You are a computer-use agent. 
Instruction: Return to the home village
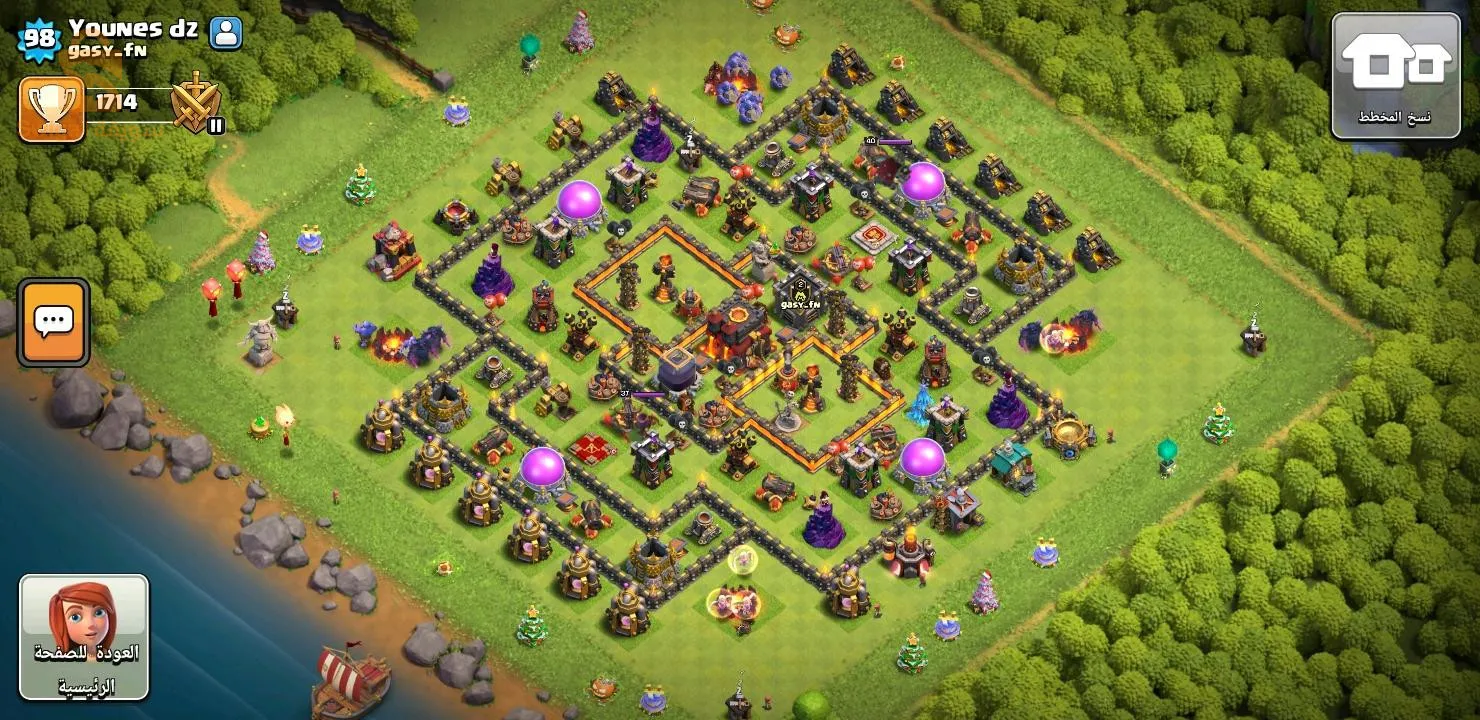pyautogui.click(x=84, y=637)
